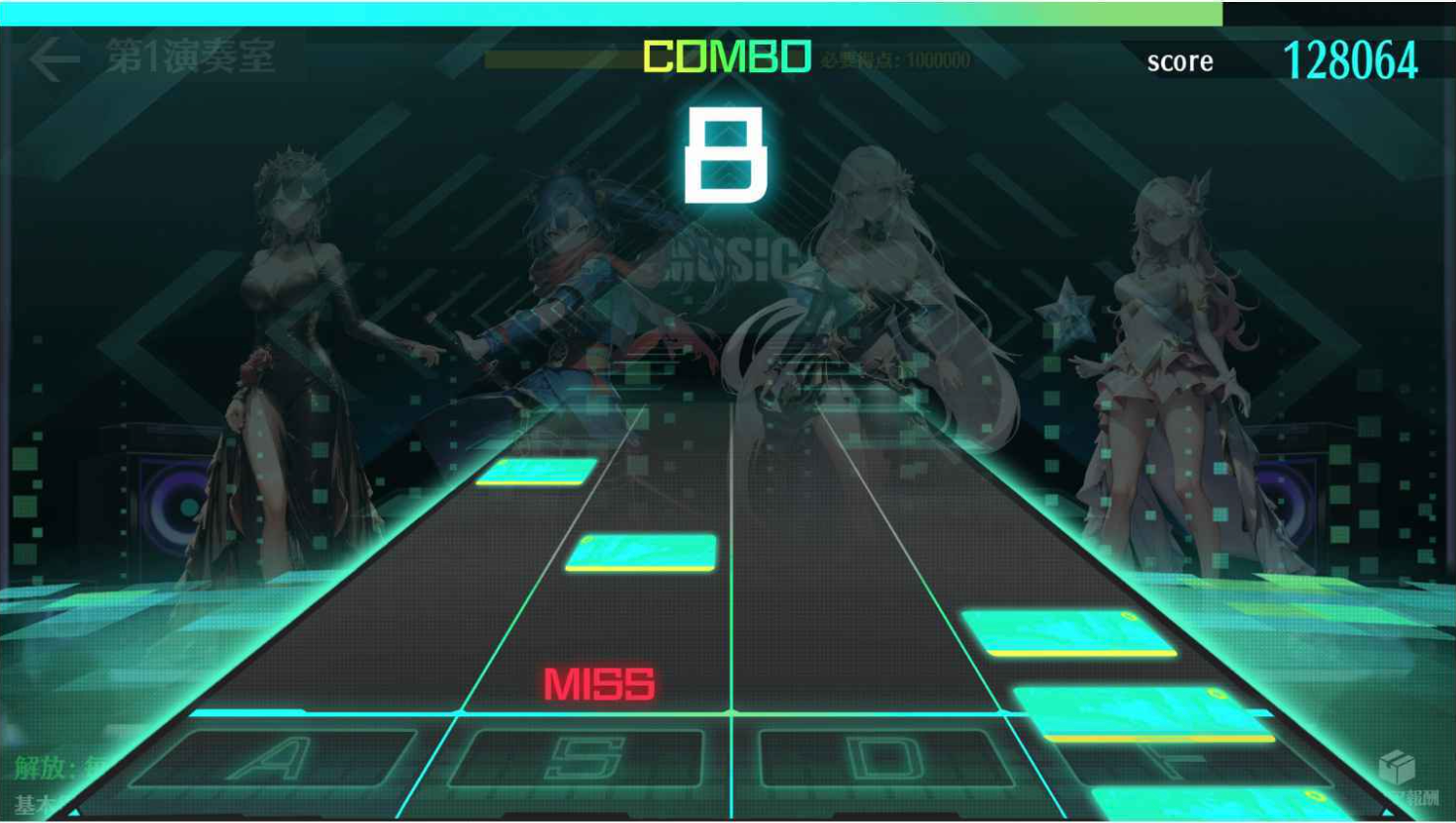Click the 必要得点 1000000 target text

click(893, 59)
